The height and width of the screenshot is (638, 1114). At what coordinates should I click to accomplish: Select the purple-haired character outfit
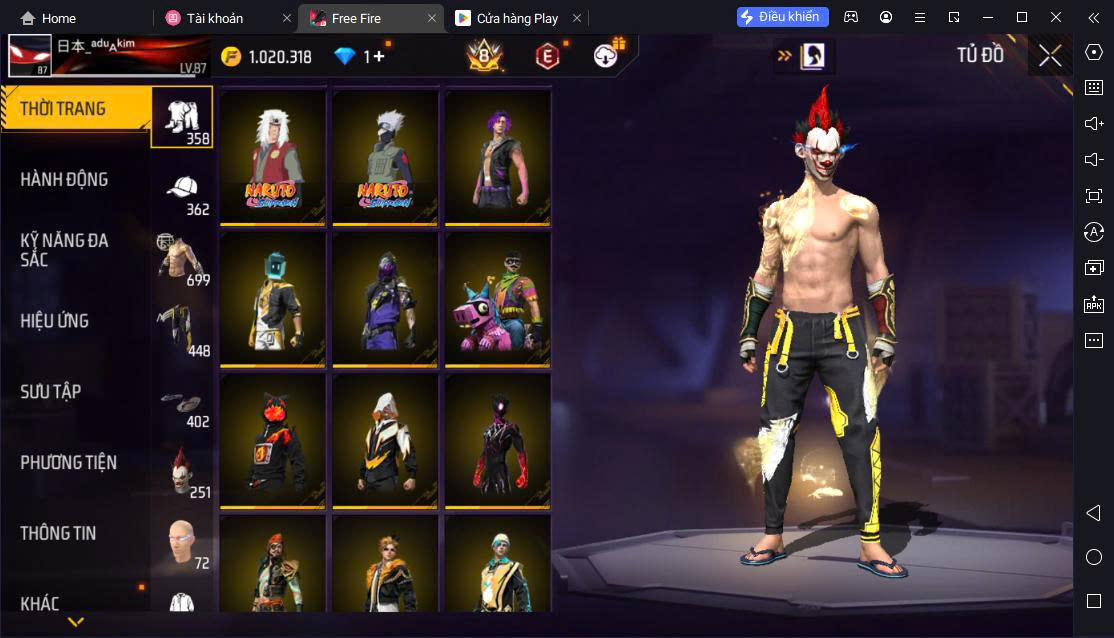point(497,157)
